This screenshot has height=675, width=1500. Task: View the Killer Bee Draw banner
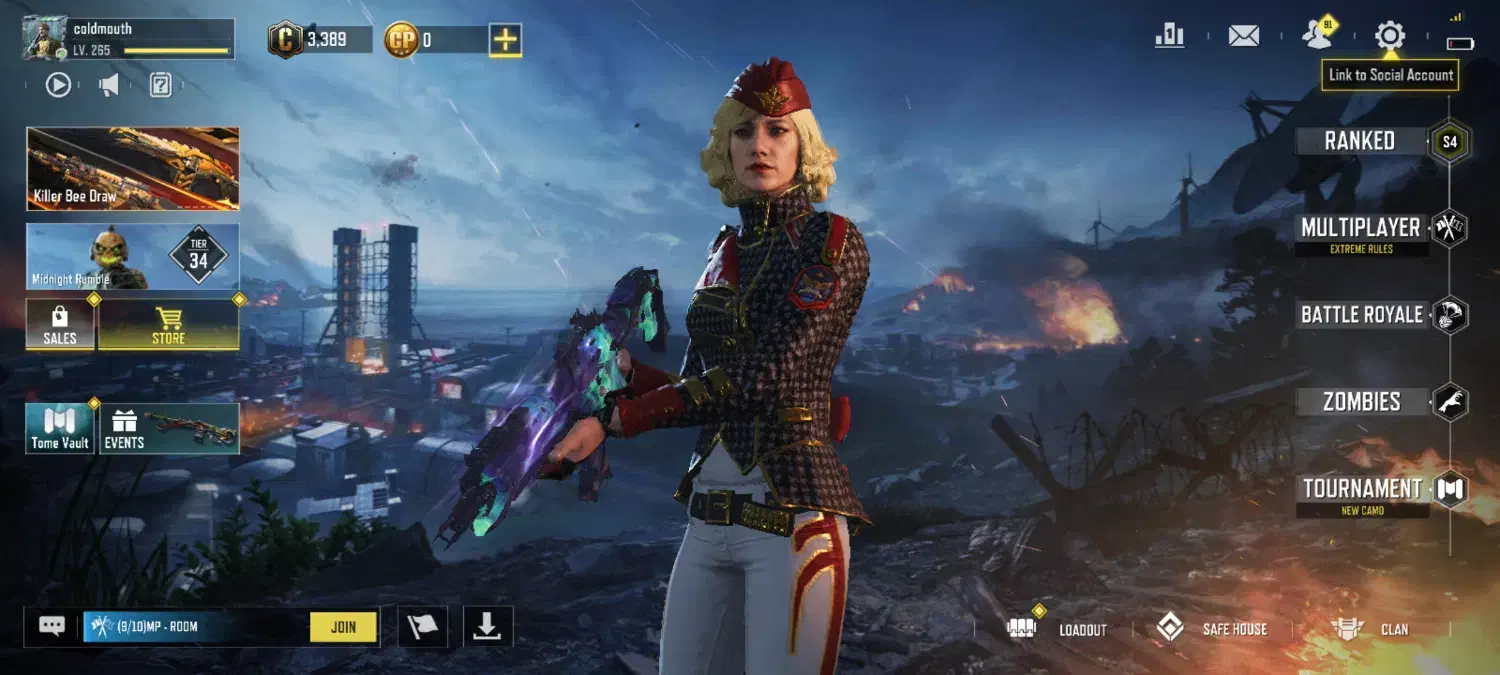pos(133,168)
